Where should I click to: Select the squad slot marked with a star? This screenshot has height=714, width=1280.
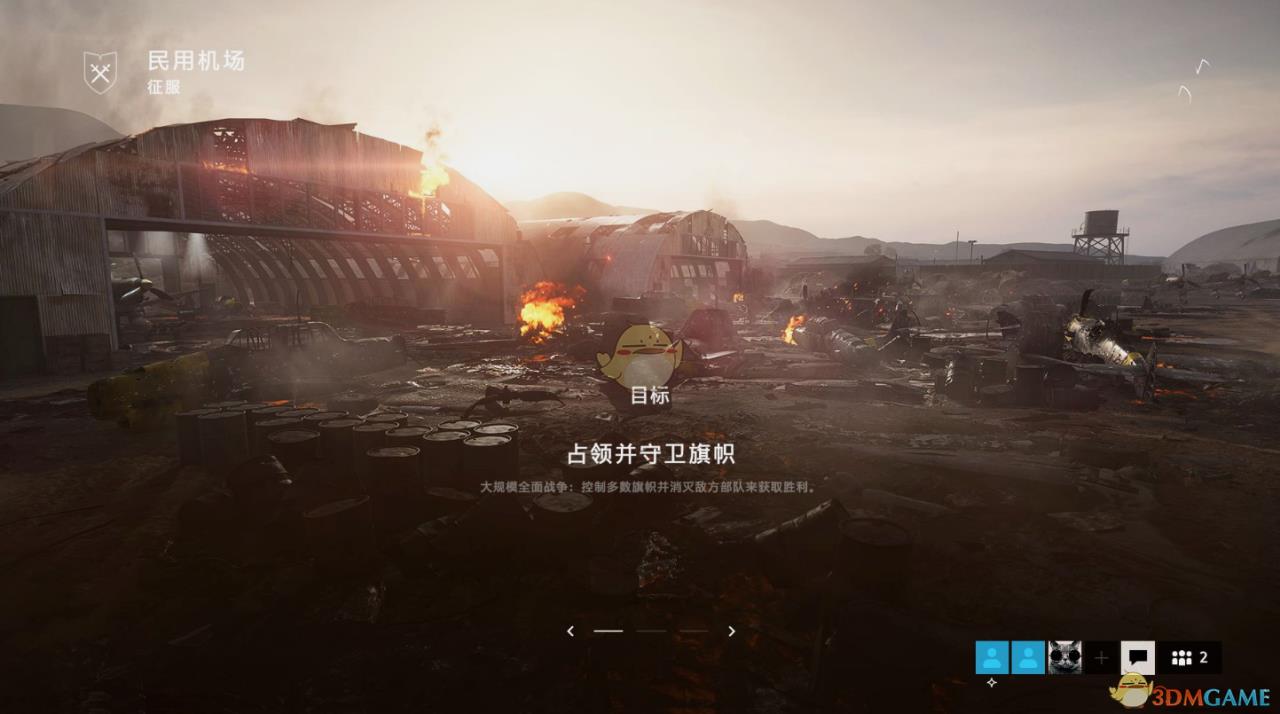pos(992,657)
